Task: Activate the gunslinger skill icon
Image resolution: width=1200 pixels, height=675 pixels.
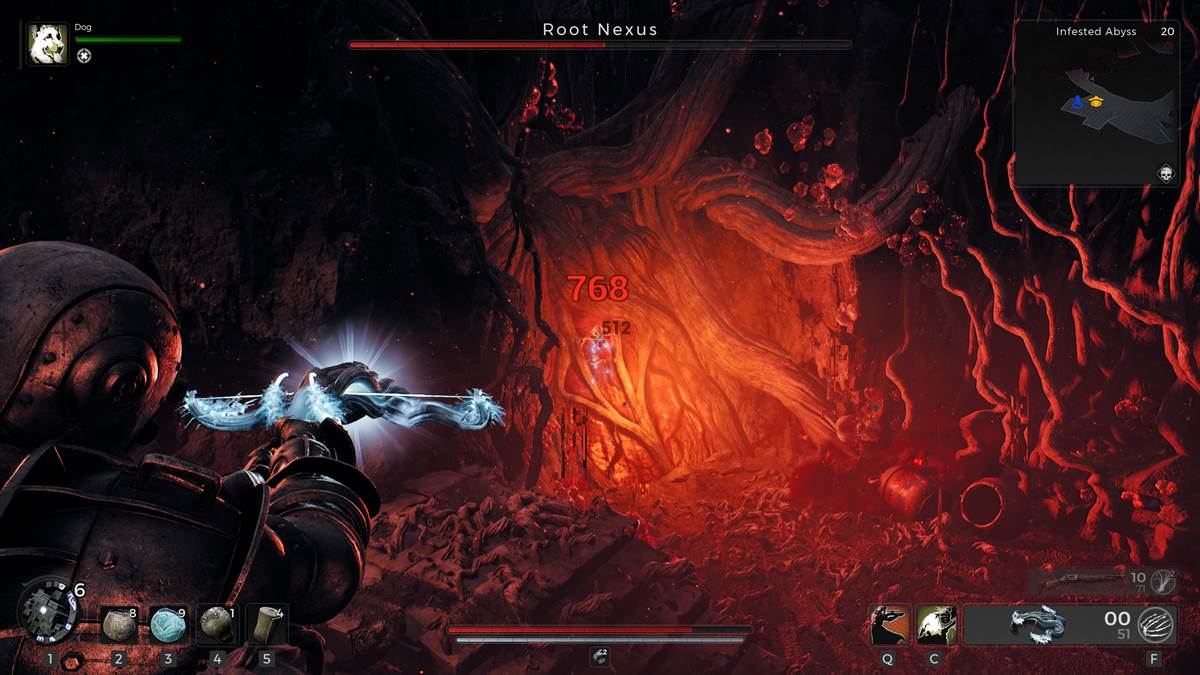Action: coord(890,625)
